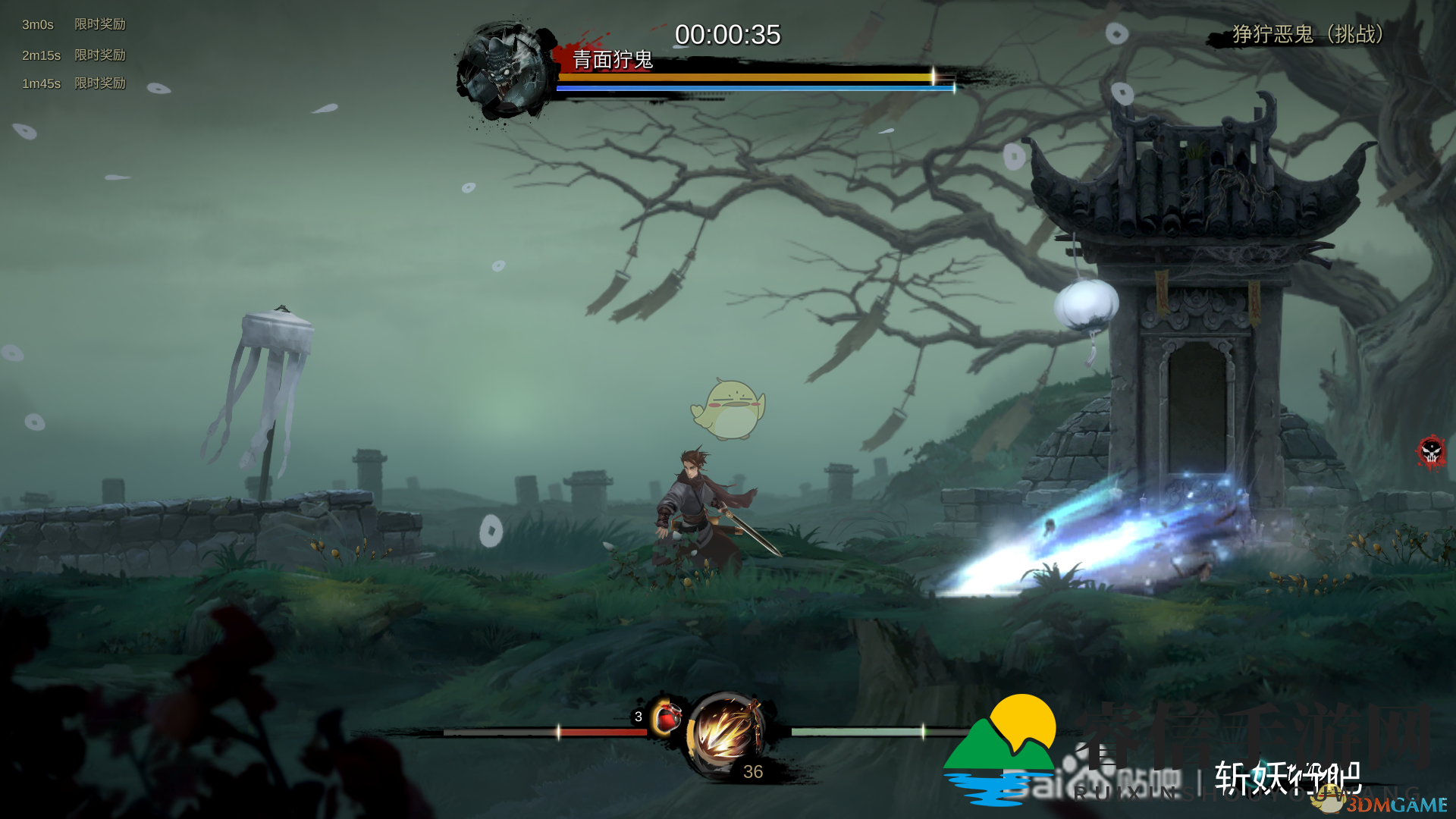1456x819 pixels.
Task: Select the 3m0s 限时奖励 objective row
Action: point(74,24)
